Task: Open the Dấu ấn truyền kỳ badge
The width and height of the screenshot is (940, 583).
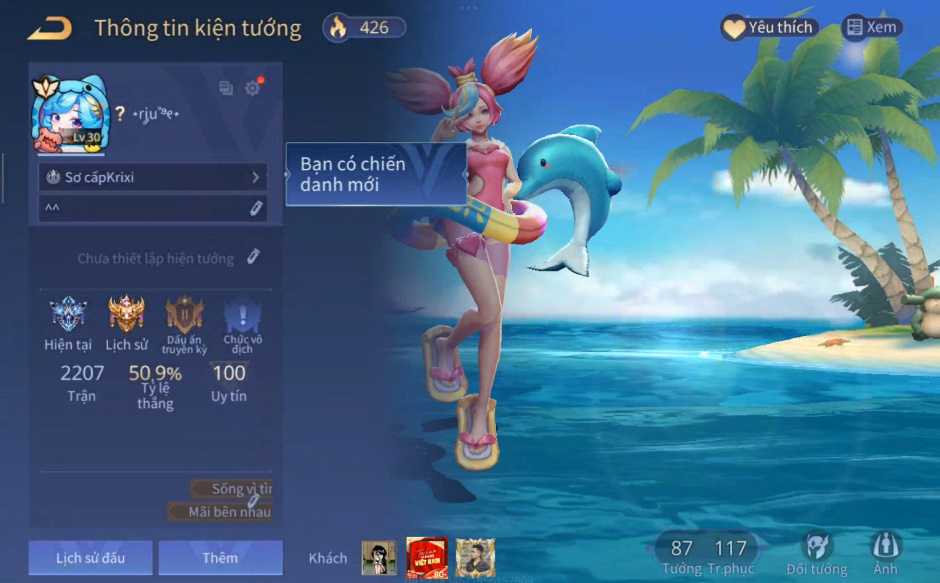Action: (185, 316)
